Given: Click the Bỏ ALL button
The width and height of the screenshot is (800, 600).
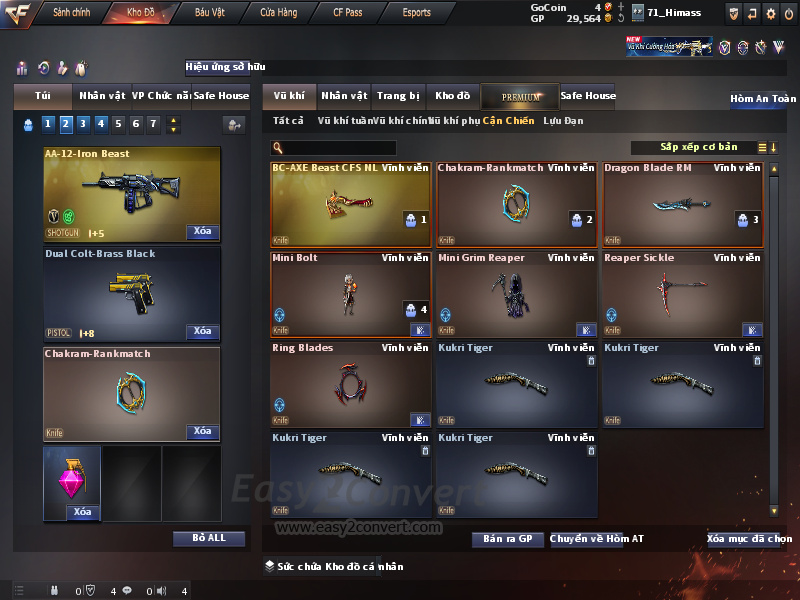Looking at the screenshot, I should [208, 538].
